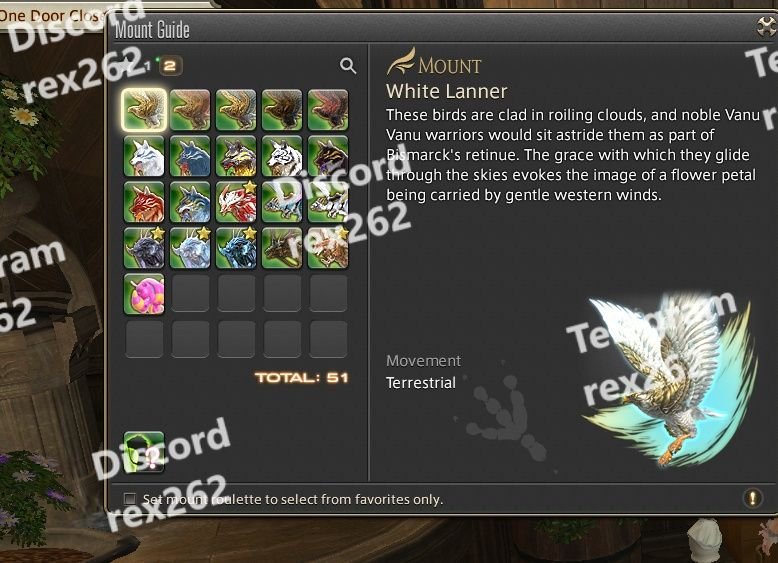Select the dark-feathered lanner with red wings
Viewport: 778px width, 563px height.
click(328, 109)
